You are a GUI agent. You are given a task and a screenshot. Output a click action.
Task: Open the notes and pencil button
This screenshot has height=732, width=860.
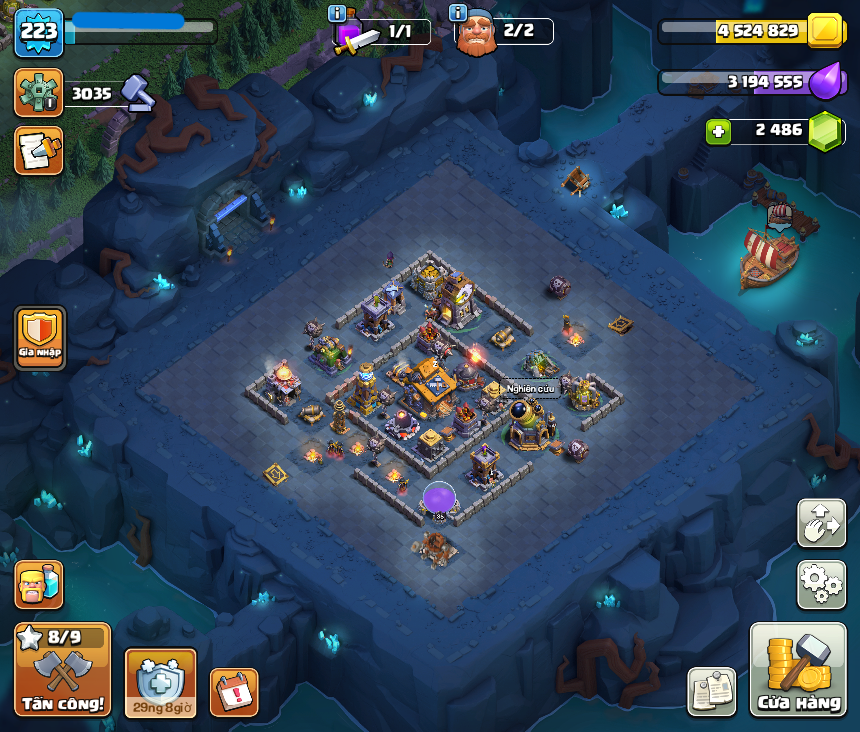point(39,151)
